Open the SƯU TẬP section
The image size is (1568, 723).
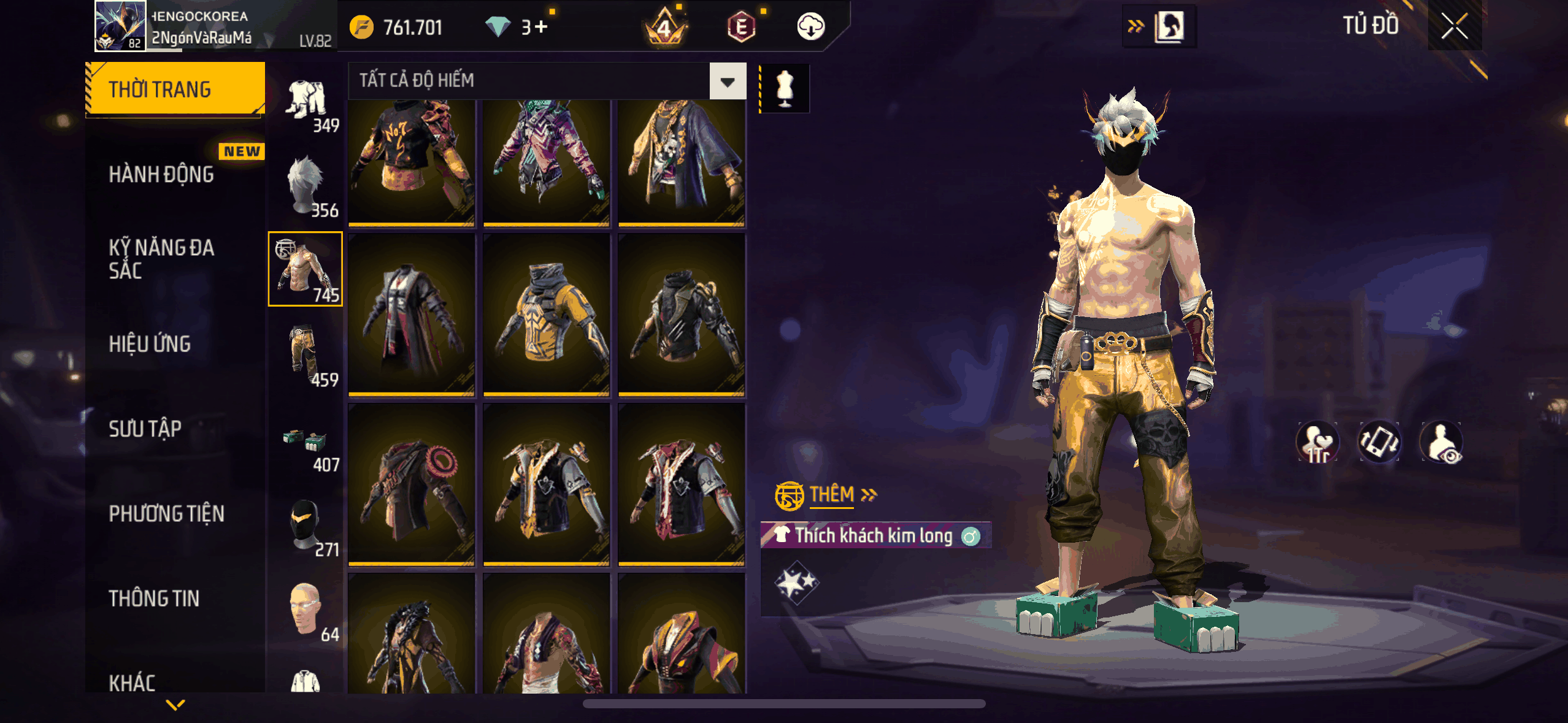(x=145, y=429)
